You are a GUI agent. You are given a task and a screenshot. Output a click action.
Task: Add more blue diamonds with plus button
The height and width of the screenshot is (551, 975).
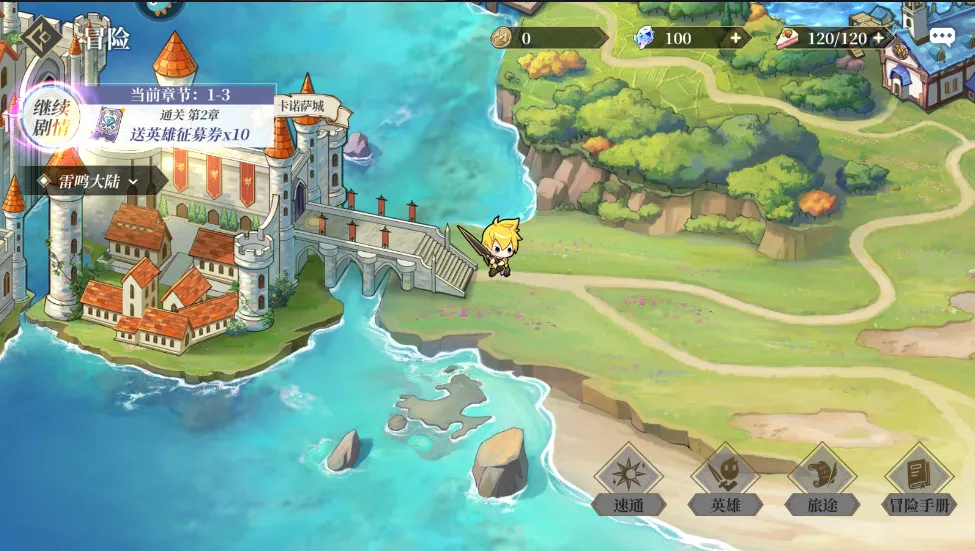click(x=736, y=38)
